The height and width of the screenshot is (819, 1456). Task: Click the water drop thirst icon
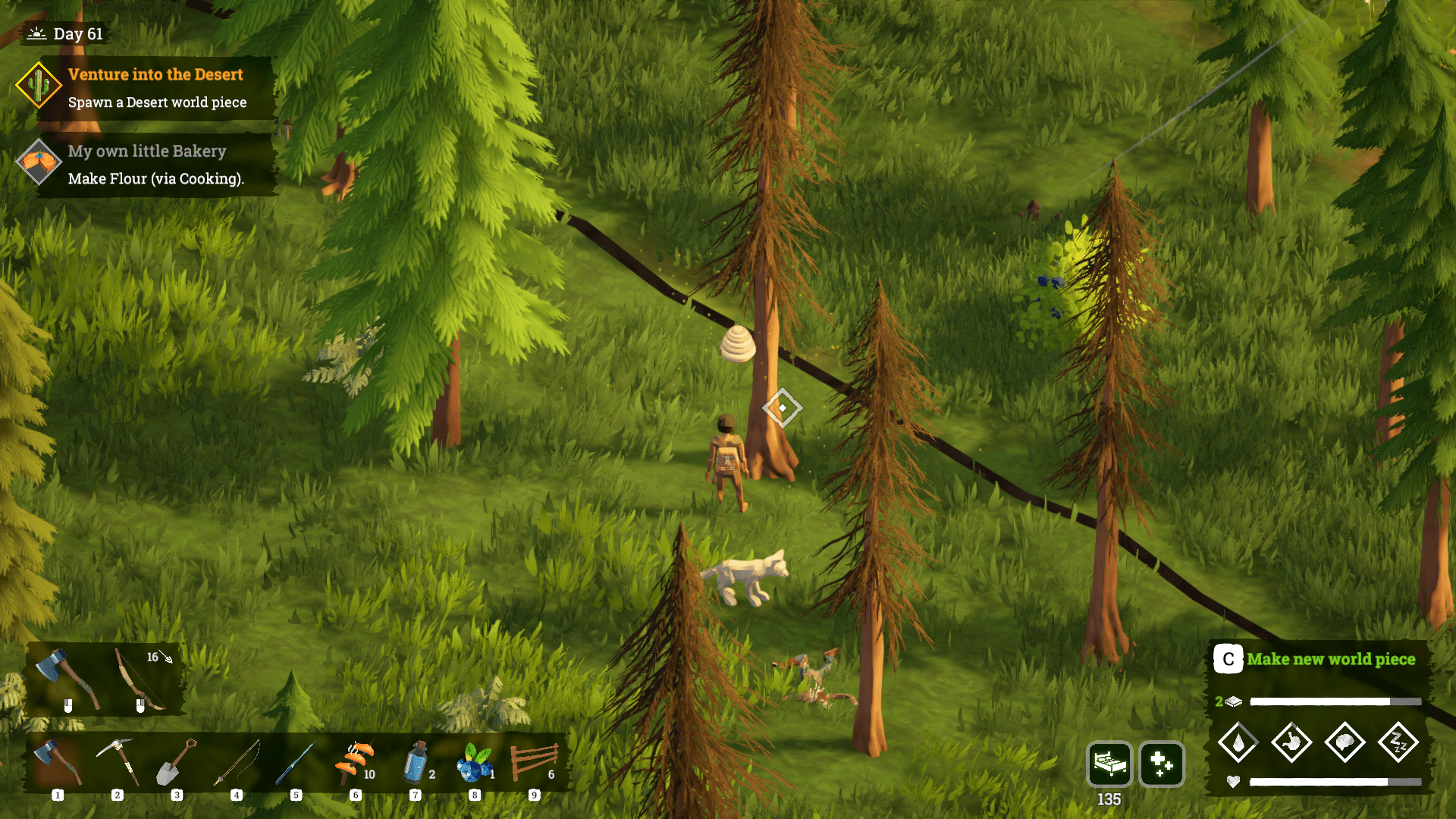1238,742
